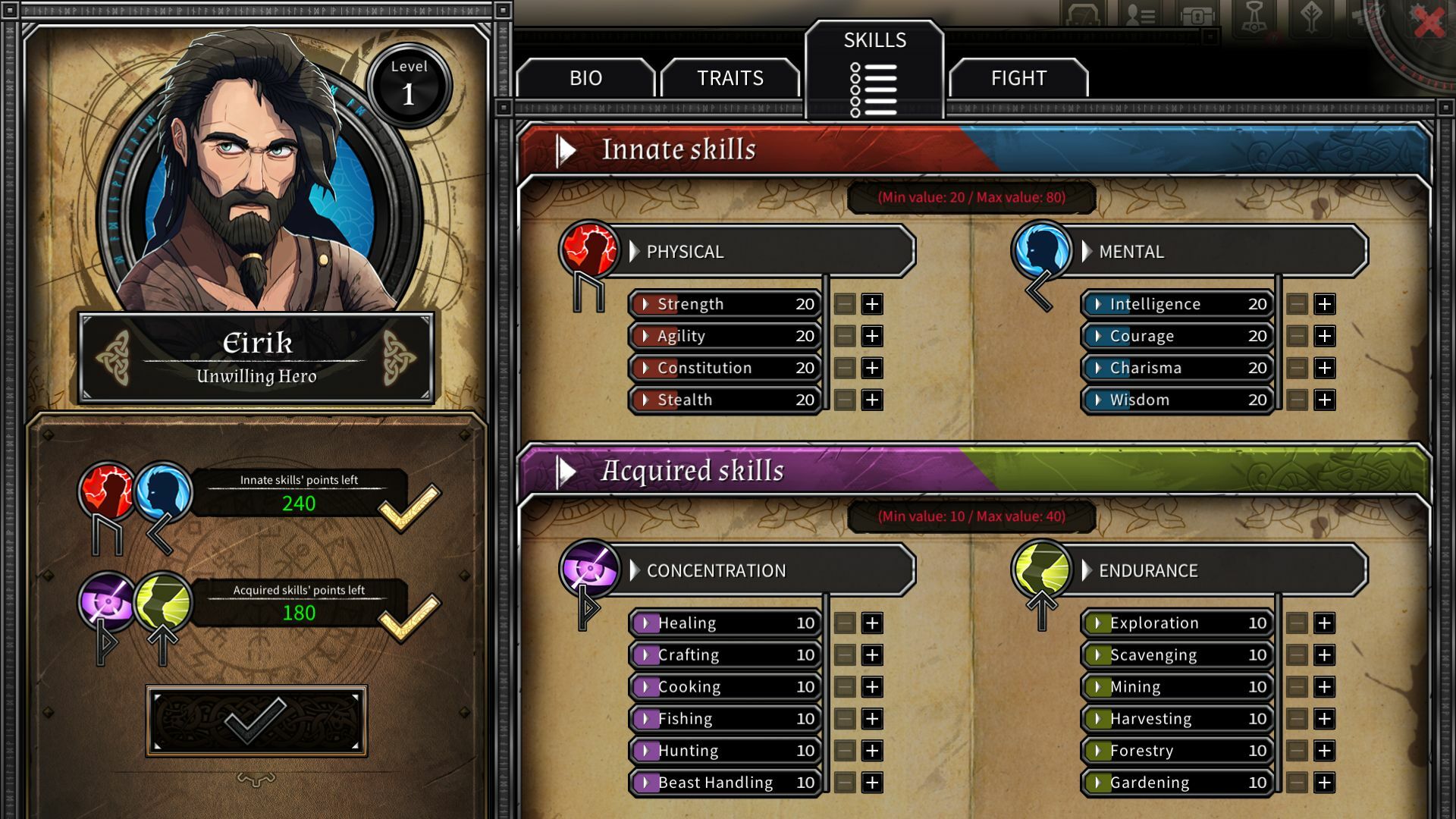Open the inventory chest icon in top bar
Image resolution: width=1456 pixels, height=819 pixels.
1198,14
